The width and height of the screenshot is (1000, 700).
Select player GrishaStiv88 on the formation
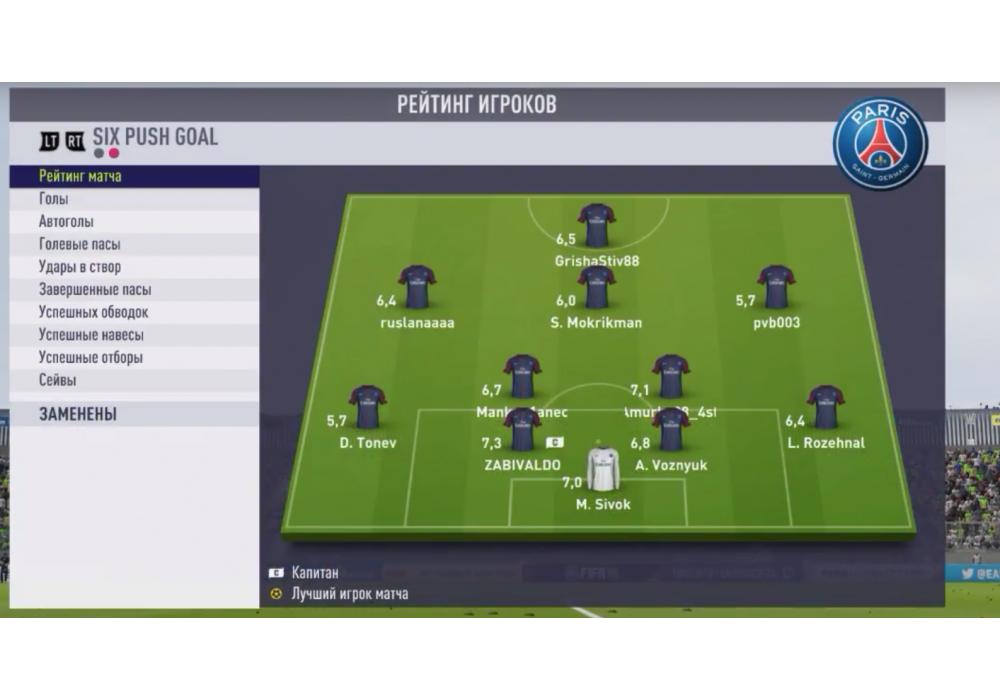[597, 225]
